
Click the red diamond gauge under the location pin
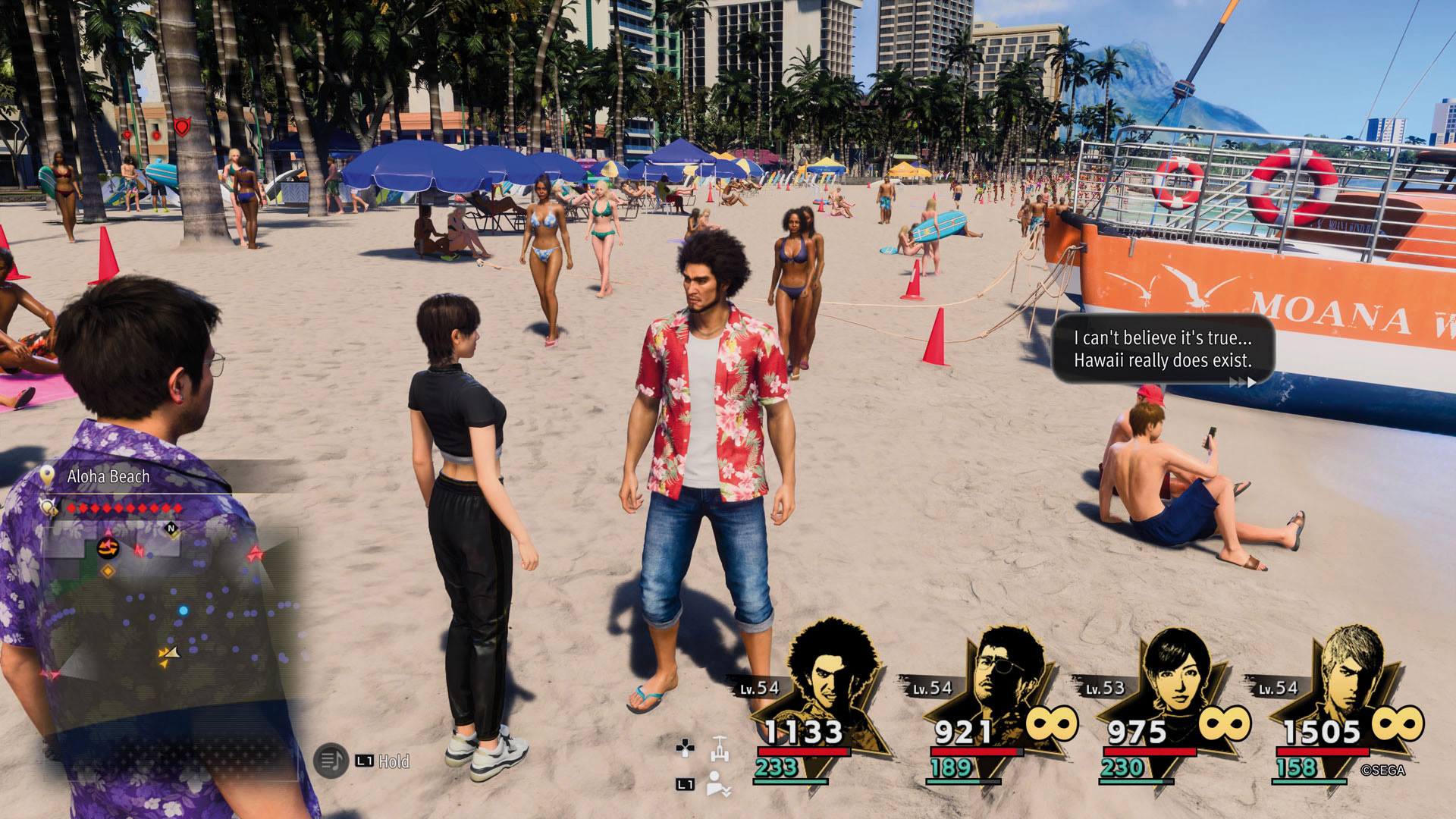[124, 509]
